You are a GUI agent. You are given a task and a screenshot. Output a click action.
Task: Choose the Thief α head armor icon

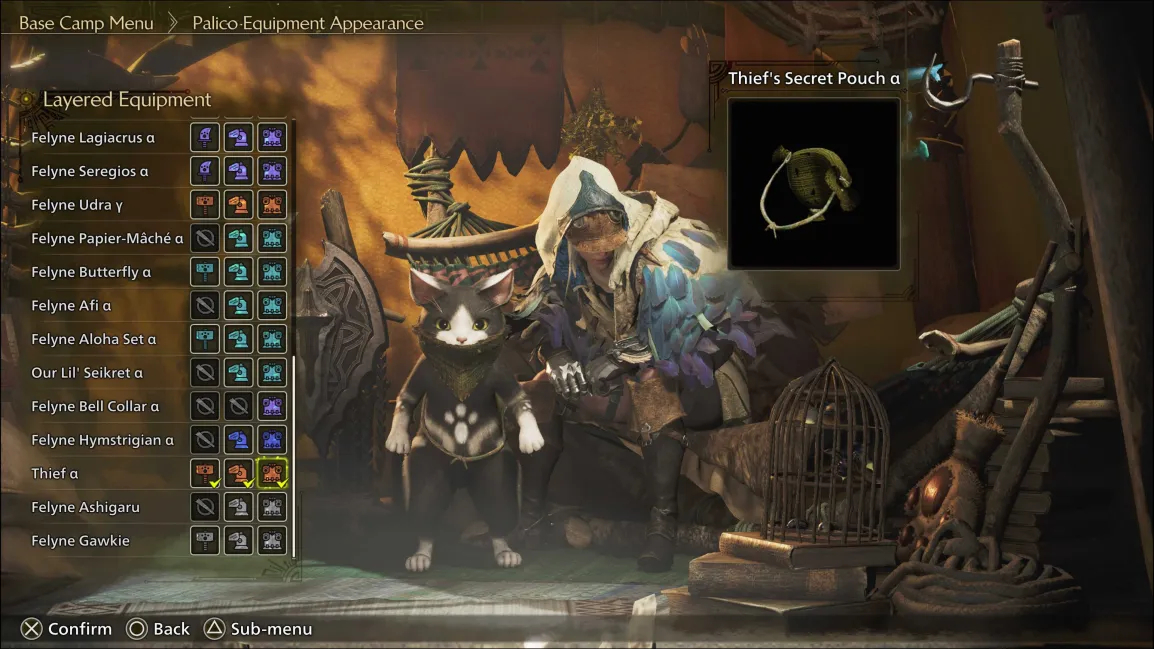pyautogui.click(x=238, y=473)
